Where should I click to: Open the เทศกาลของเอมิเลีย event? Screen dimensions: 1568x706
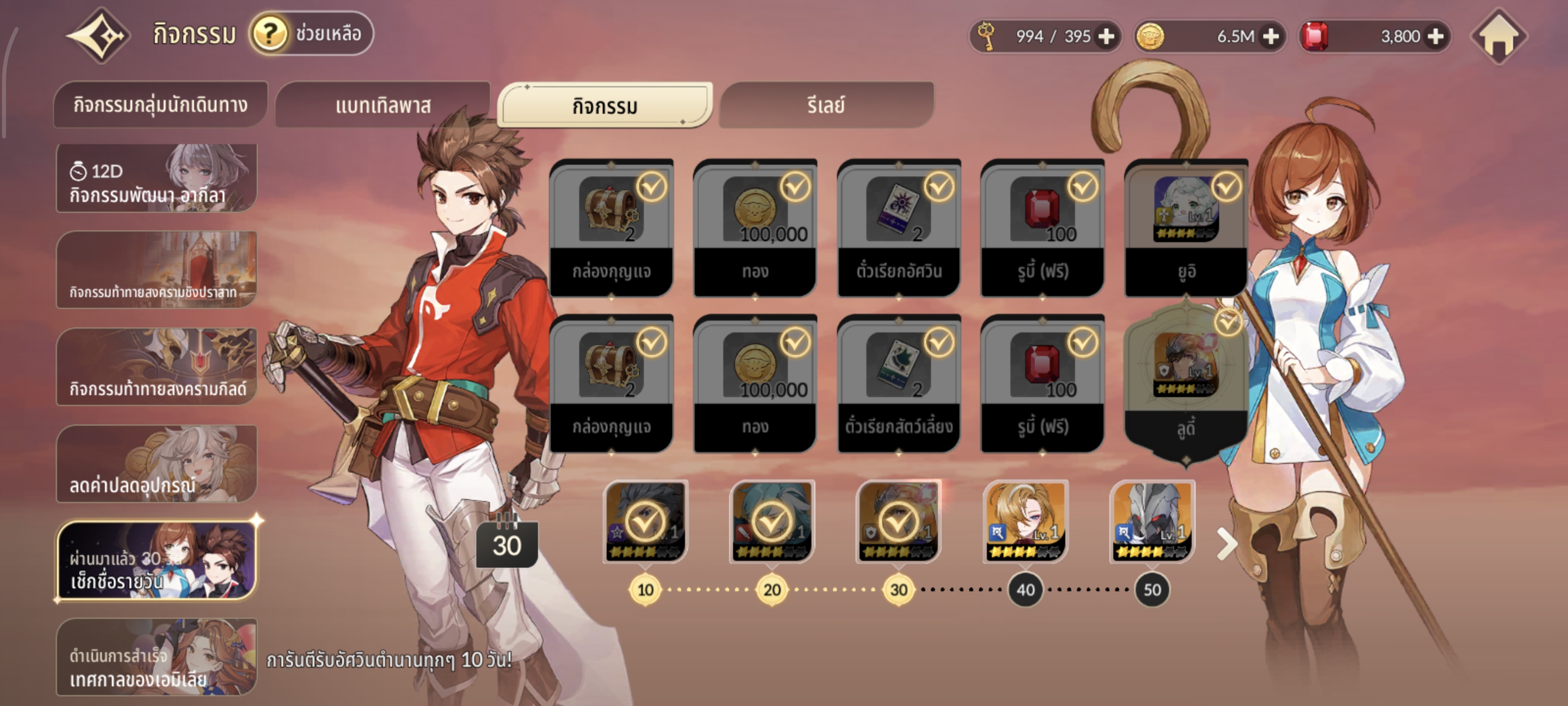156,656
